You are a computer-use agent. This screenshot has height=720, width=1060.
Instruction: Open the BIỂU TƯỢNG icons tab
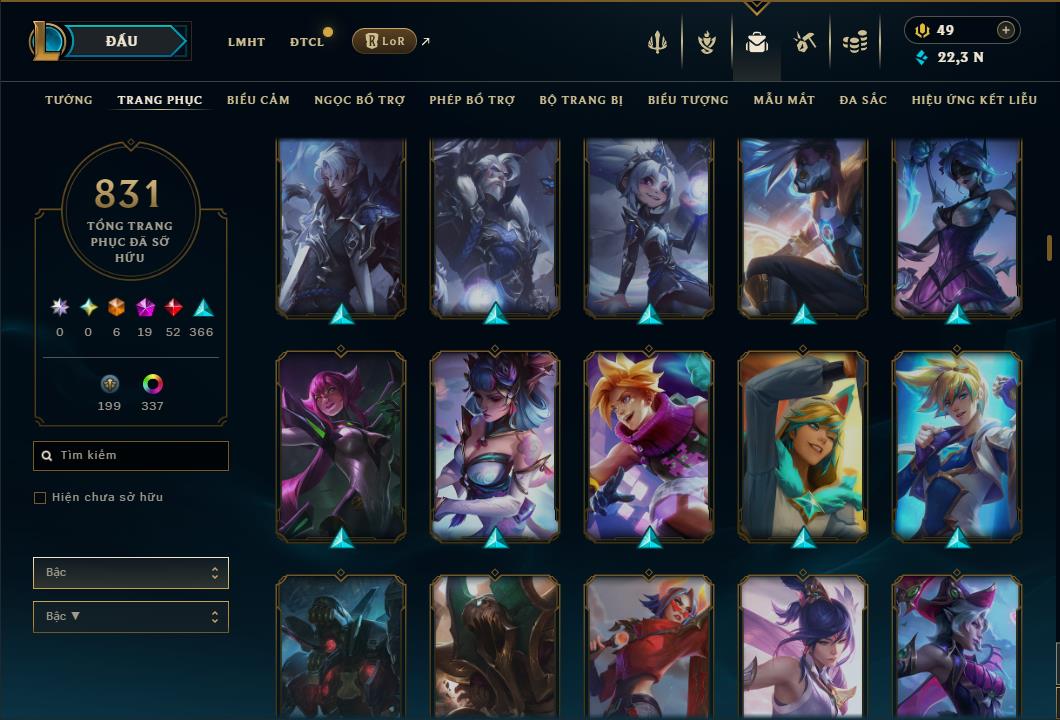tap(688, 100)
